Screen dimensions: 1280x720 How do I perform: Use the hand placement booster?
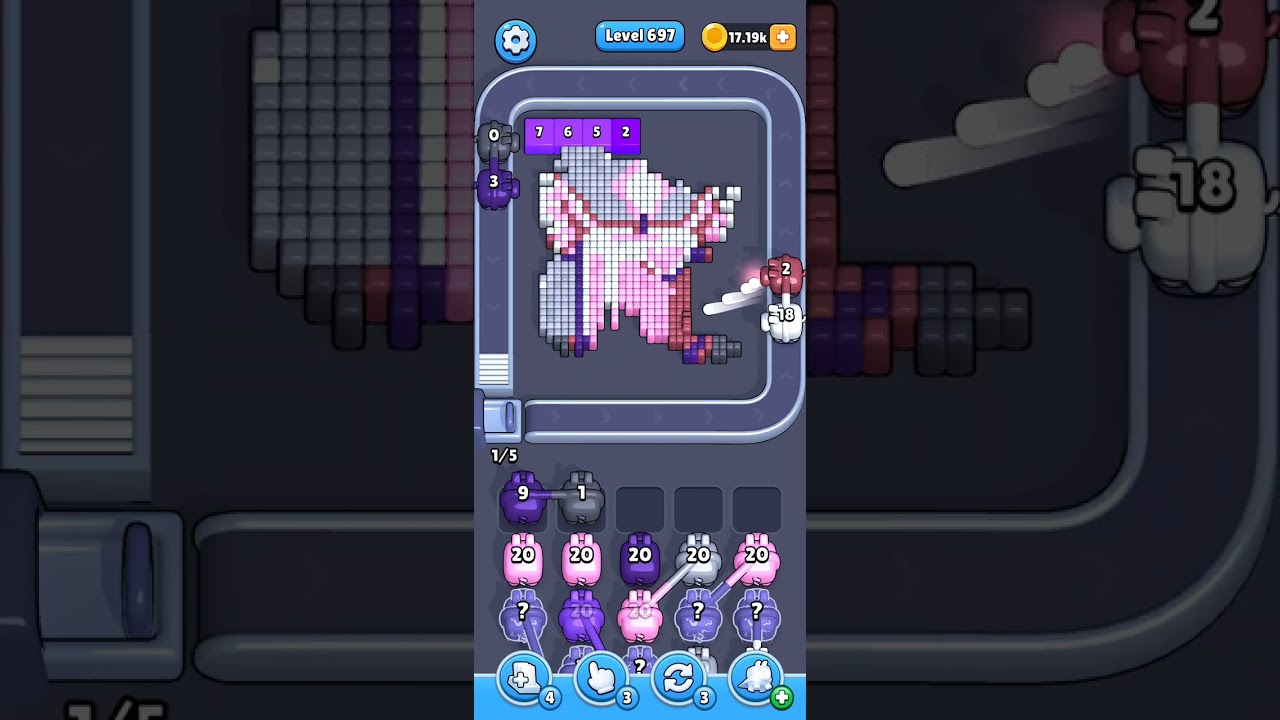click(601, 678)
